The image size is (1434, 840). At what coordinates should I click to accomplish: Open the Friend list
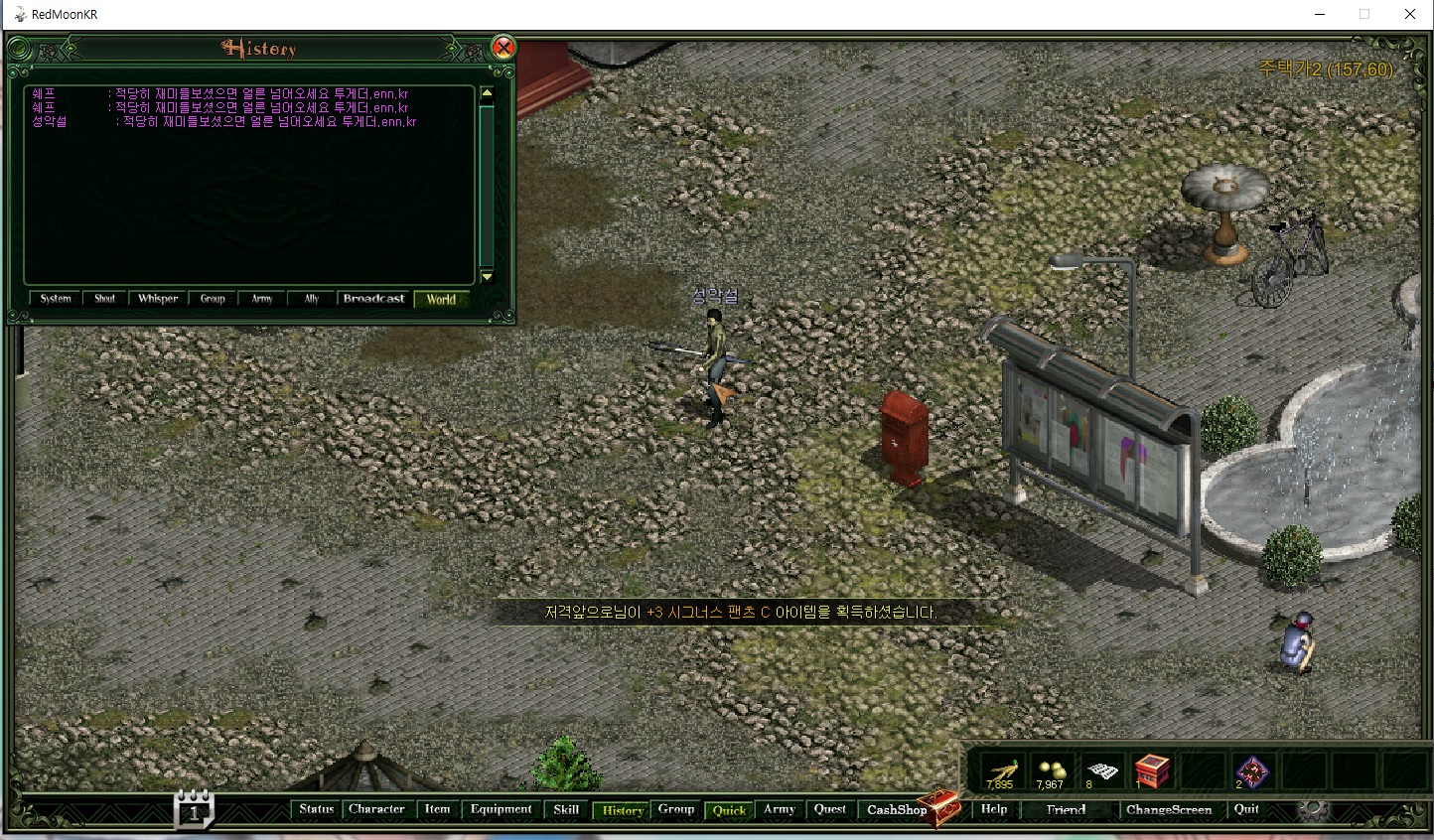point(1066,810)
